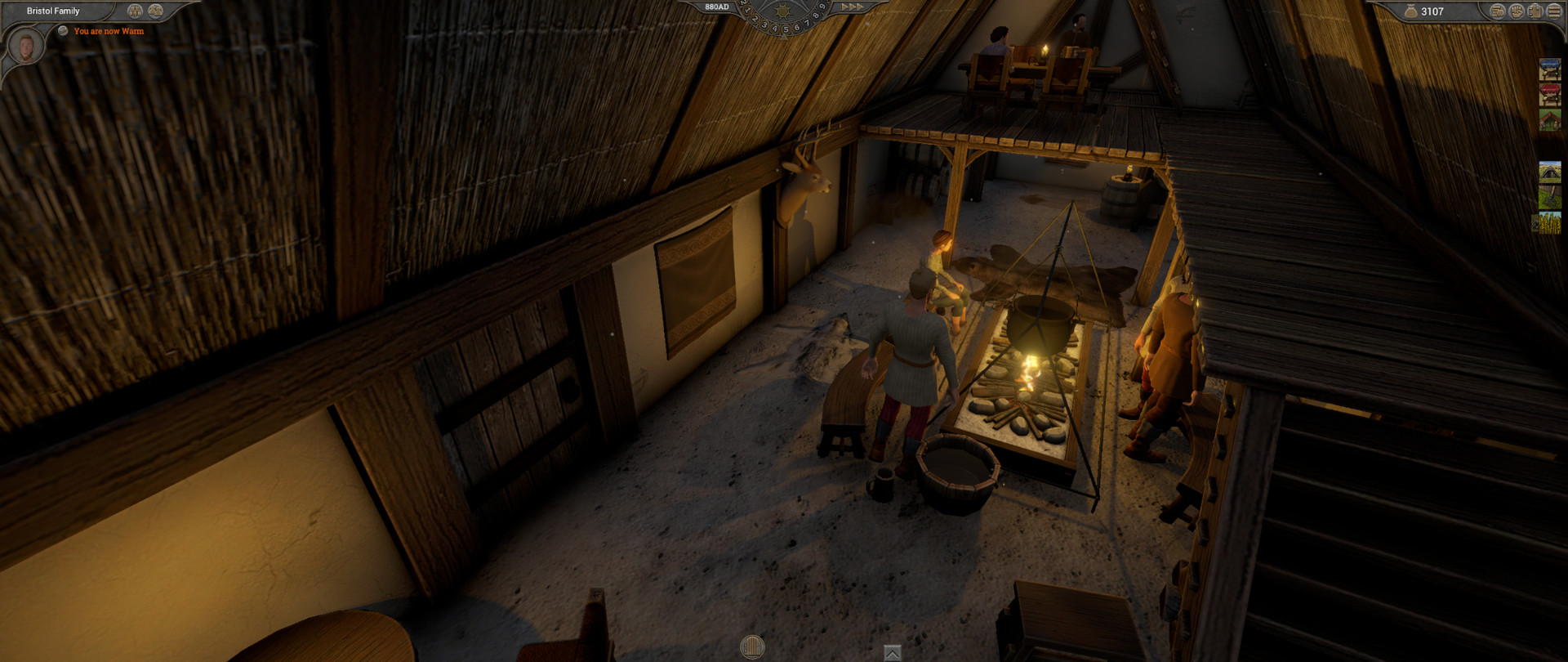Open the family tree icon beside Bristol Family
This screenshot has height=662, width=1568.
(135, 11)
